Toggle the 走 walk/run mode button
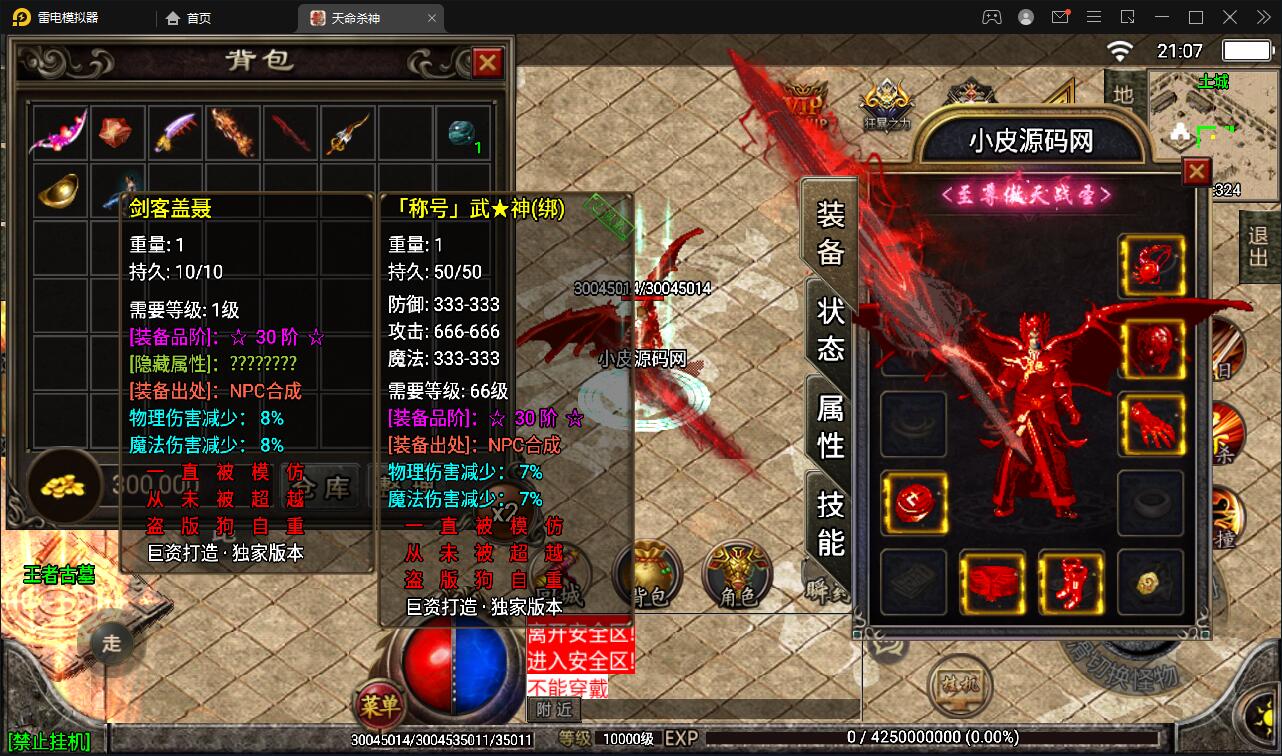Image resolution: width=1282 pixels, height=756 pixels. [110, 645]
